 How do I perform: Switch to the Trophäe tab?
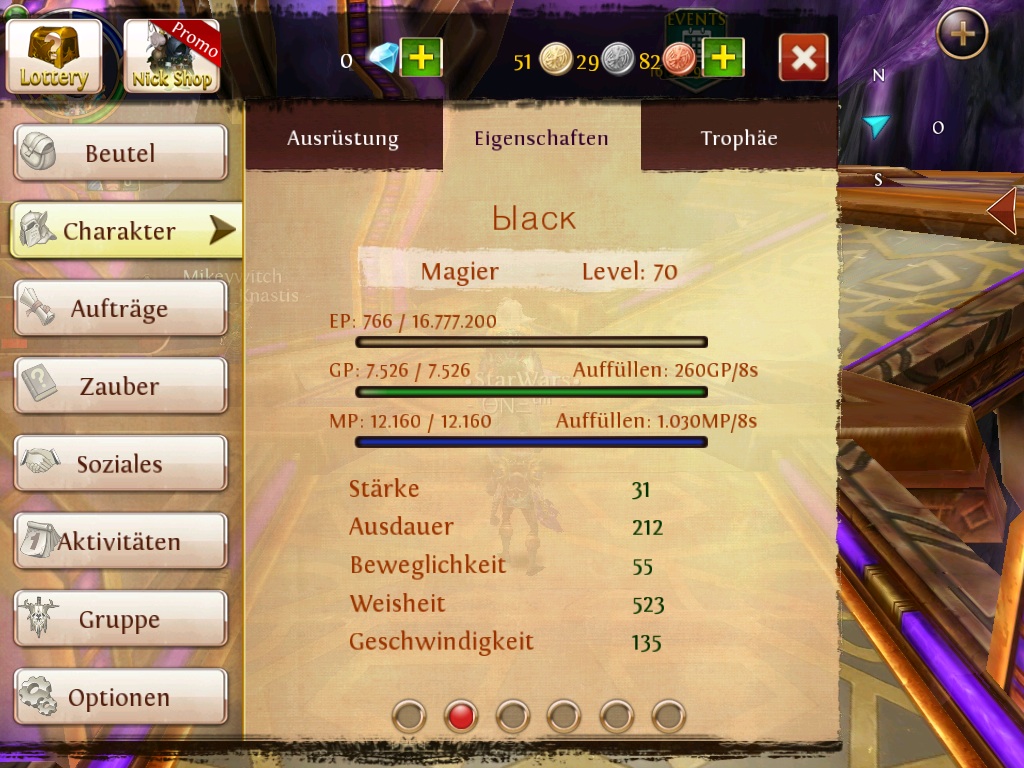click(x=739, y=138)
